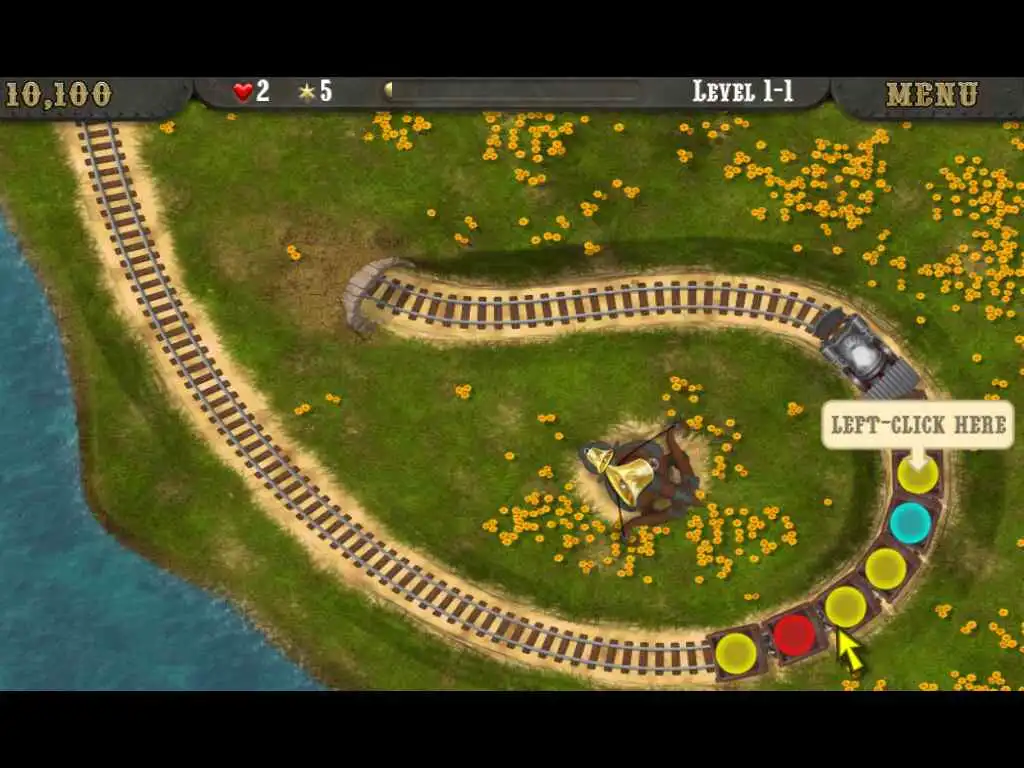Open the Menu button
Viewport: 1024px width, 768px height.
click(x=931, y=95)
